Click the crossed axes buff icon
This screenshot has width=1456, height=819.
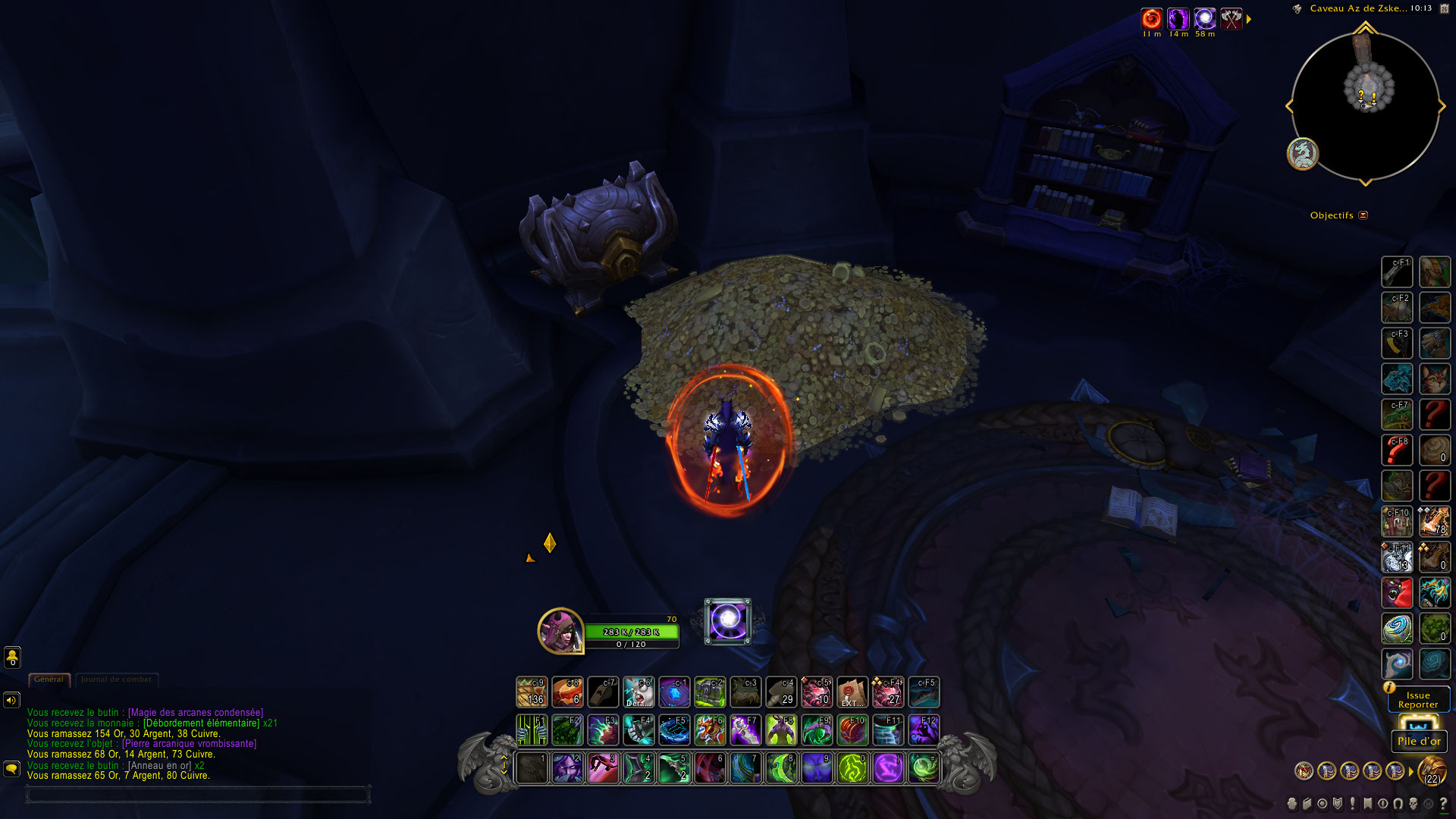[1232, 18]
